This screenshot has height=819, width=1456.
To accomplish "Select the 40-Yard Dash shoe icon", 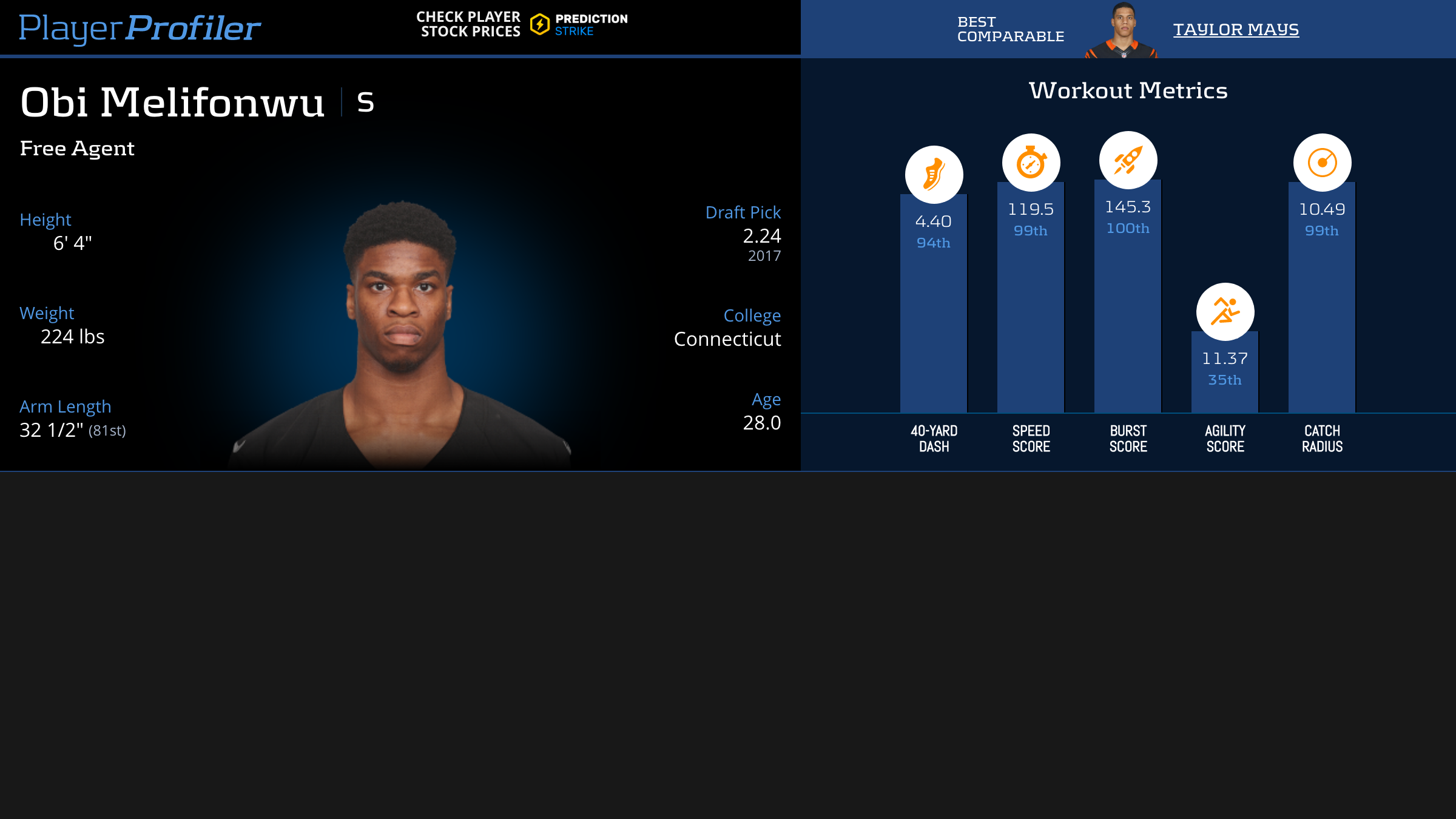I will [934, 175].
